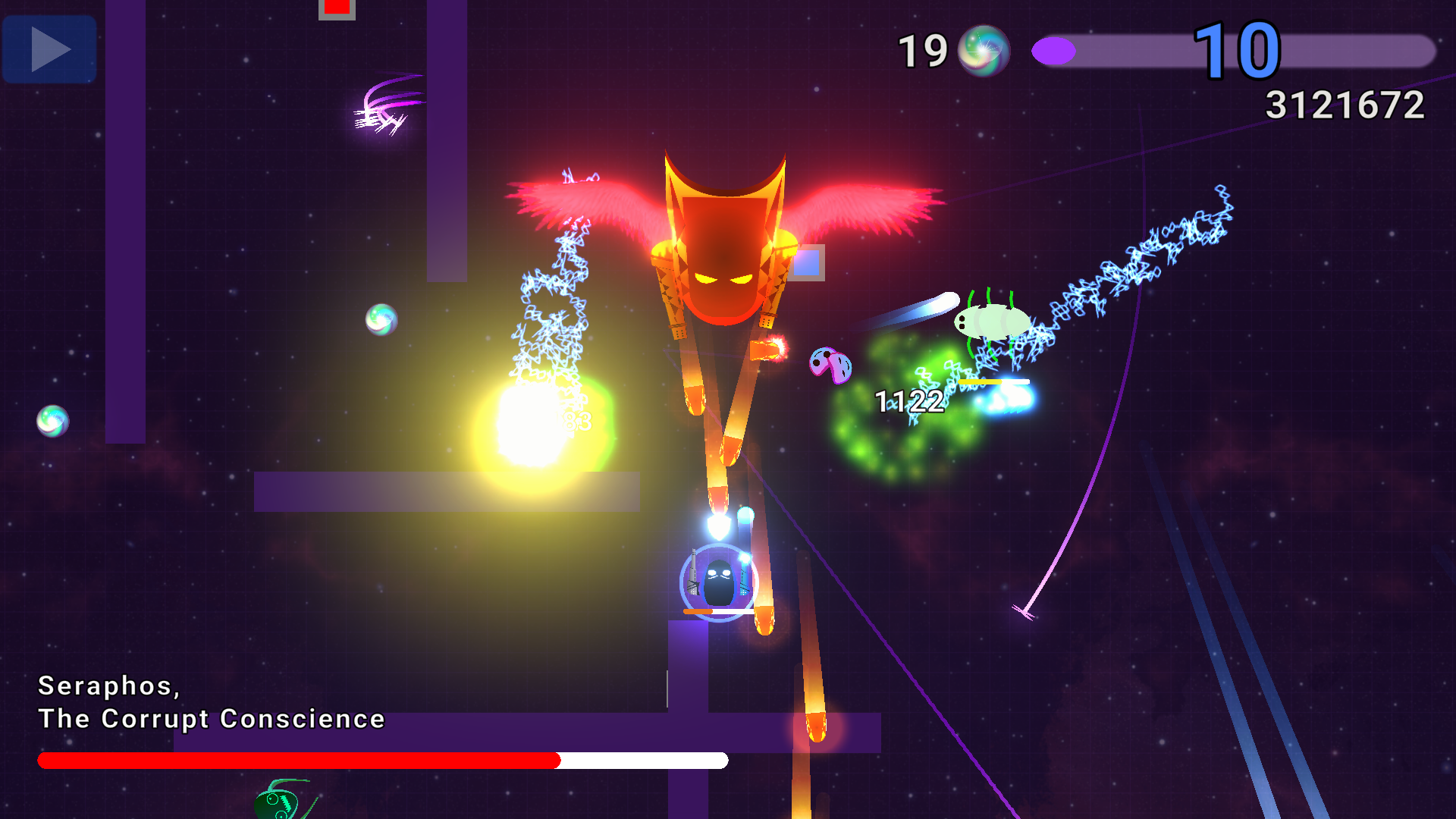Click the blue number 10 level indicator
The image size is (1456, 819).
1238,52
